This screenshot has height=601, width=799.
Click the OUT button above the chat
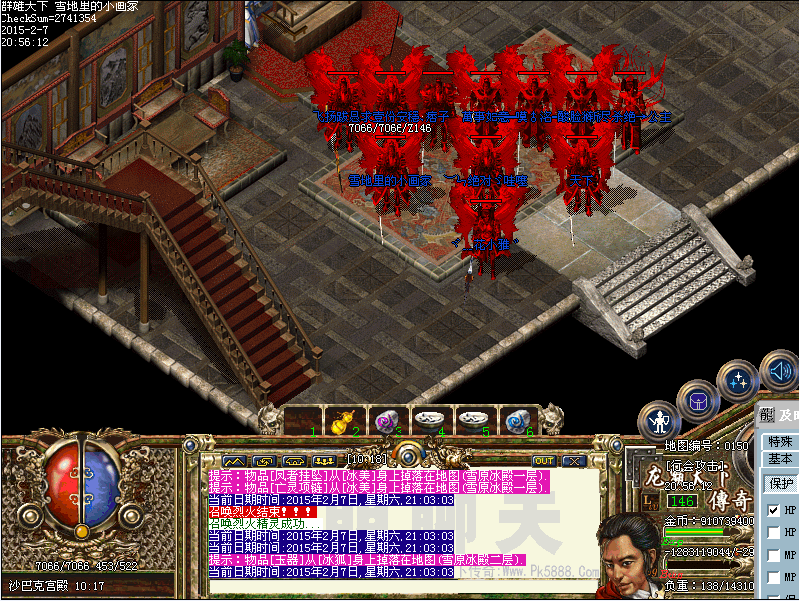[544, 461]
